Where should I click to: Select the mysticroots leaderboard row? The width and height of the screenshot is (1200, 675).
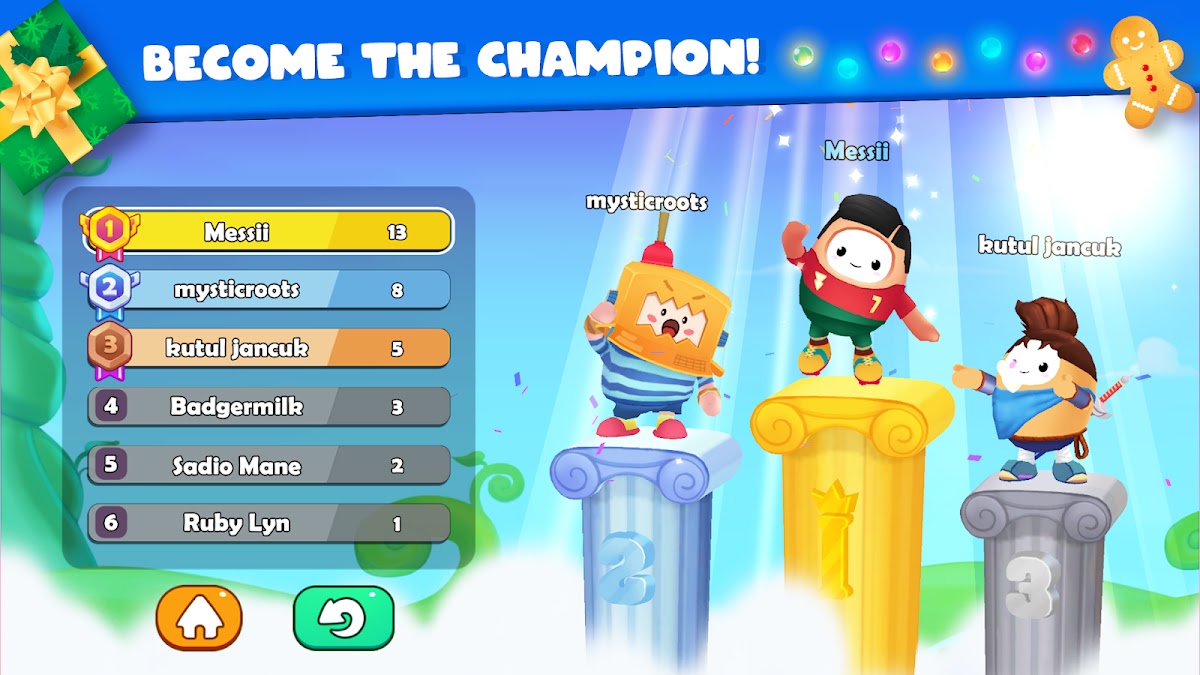(268, 290)
